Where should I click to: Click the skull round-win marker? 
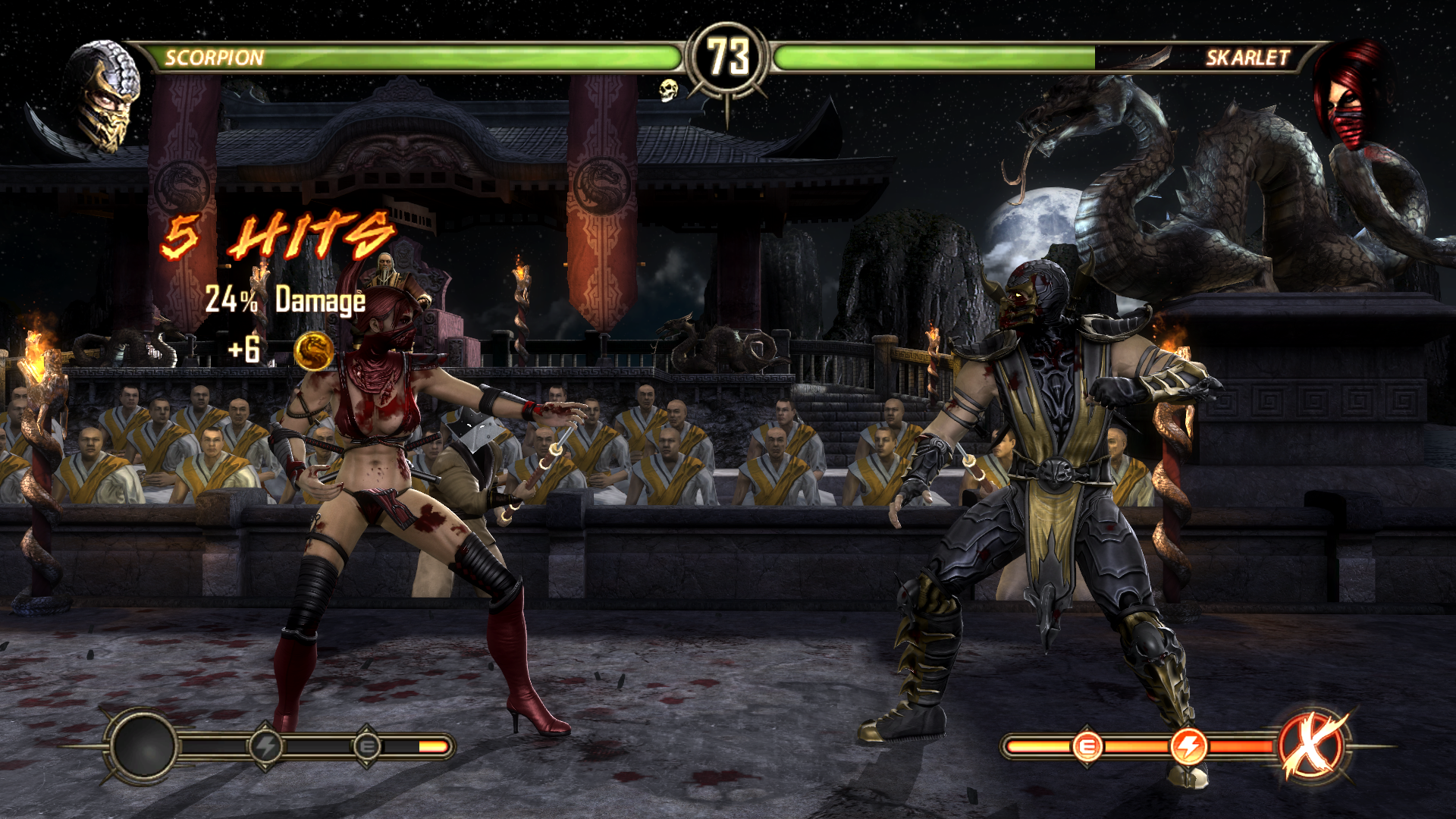point(667,91)
